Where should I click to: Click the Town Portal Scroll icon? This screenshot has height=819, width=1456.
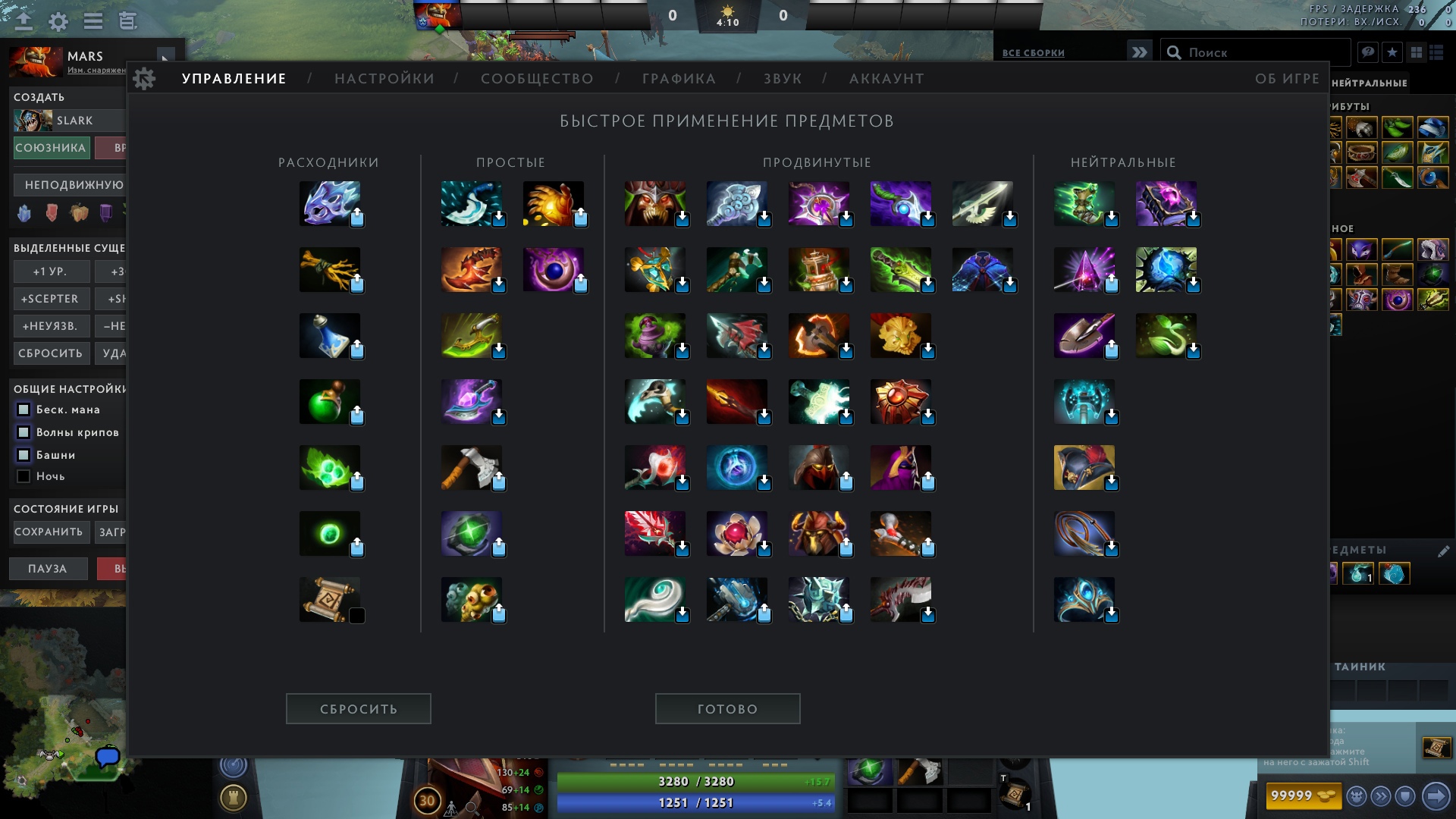click(330, 598)
